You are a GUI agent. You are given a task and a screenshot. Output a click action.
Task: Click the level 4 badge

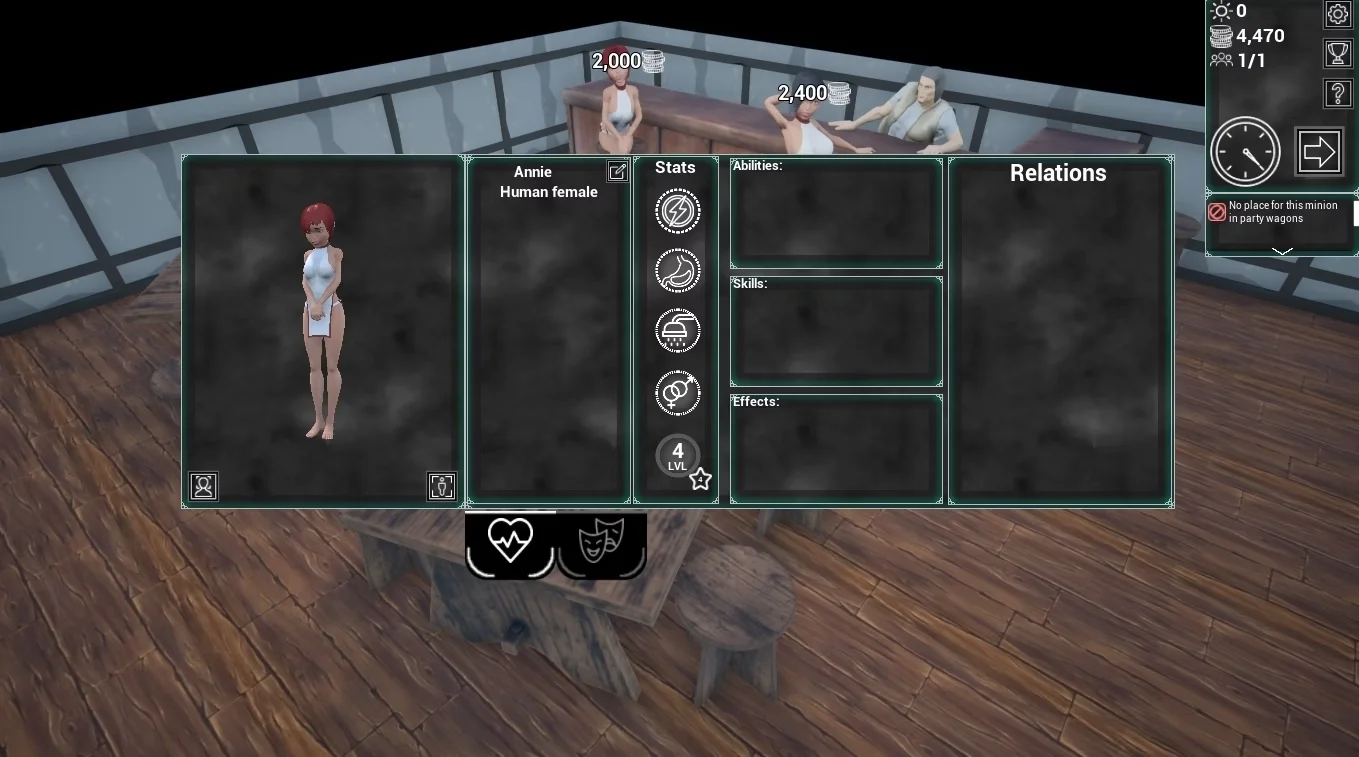click(x=677, y=455)
